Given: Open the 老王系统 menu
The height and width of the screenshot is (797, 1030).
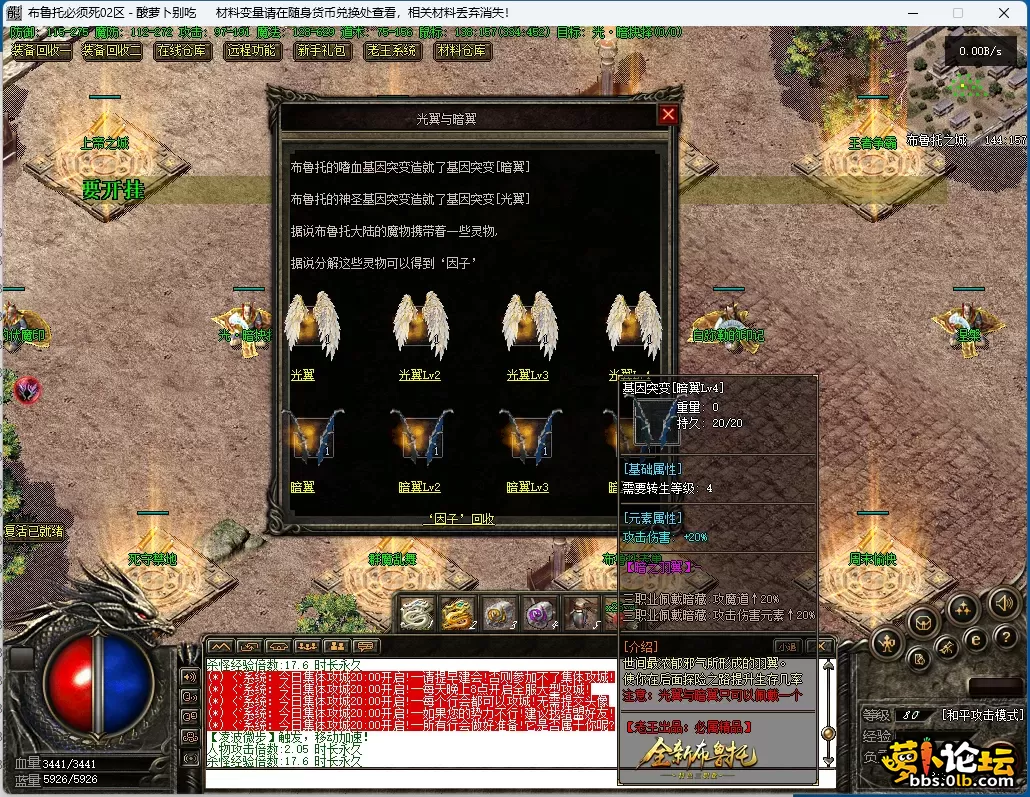Looking at the screenshot, I should [392, 50].
